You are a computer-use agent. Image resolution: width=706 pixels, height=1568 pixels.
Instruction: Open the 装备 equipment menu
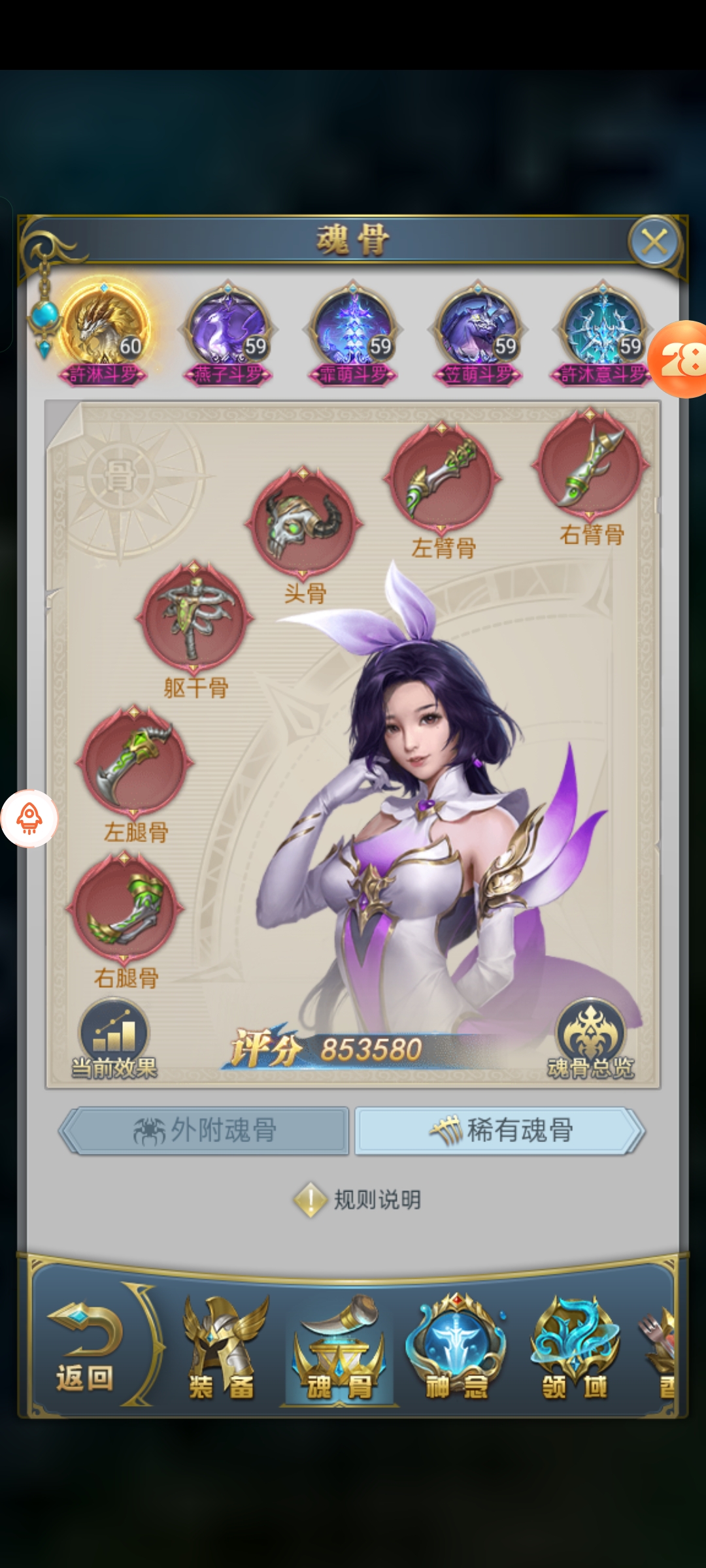pos(222,1350)
